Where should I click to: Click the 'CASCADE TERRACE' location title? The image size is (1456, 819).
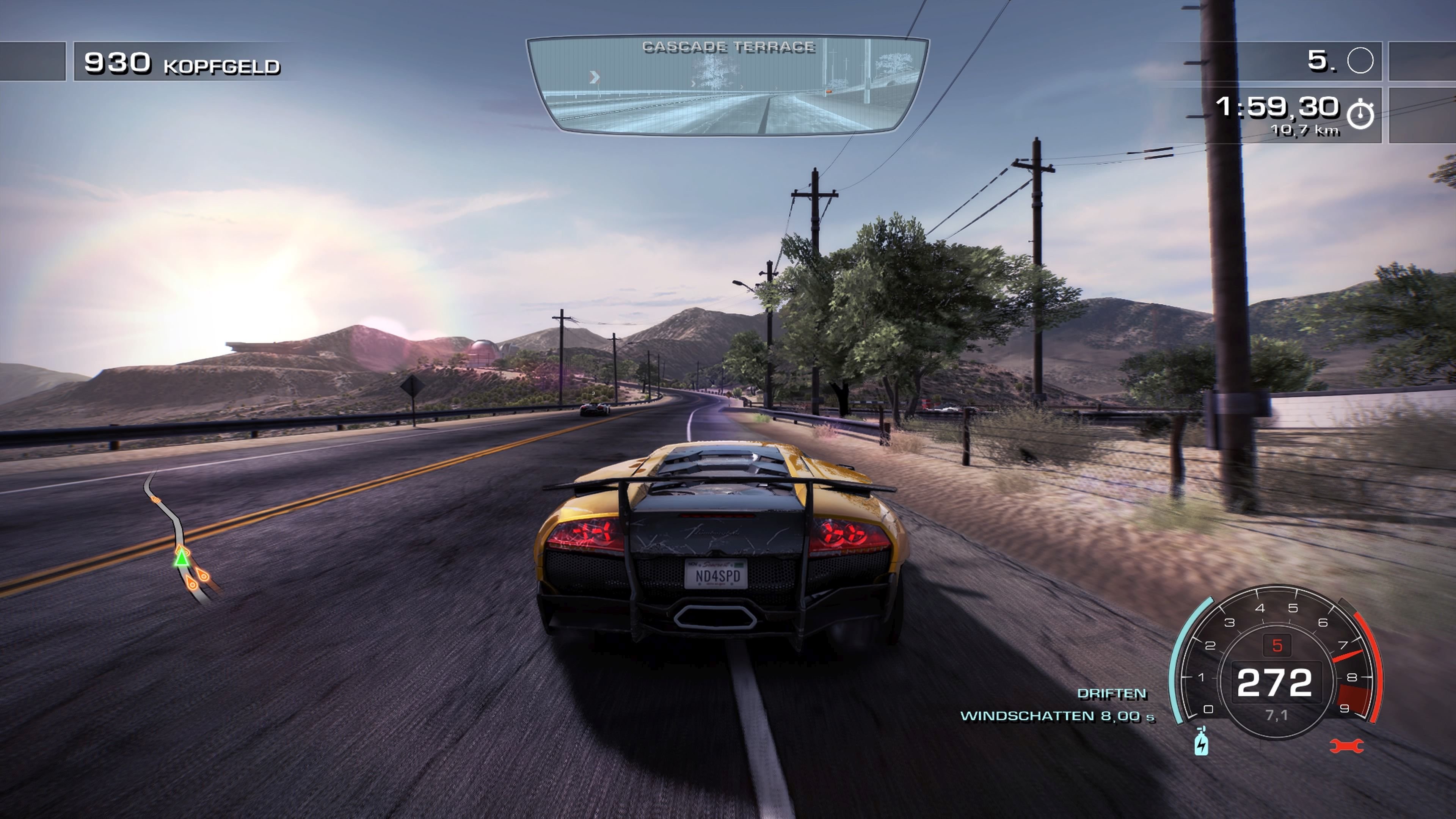[x=729, y=47]
